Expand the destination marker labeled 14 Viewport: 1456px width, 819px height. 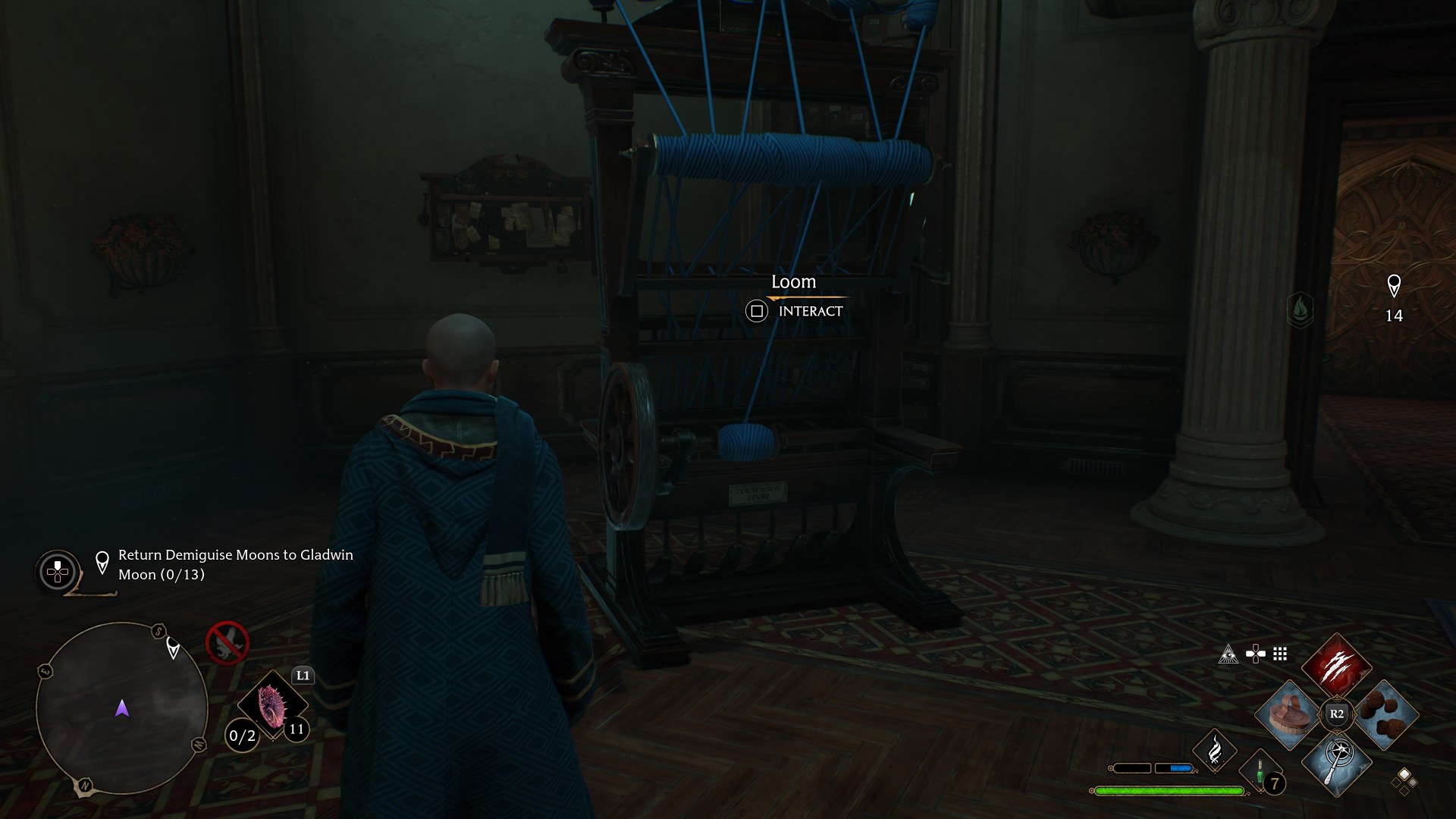(x=1395, y=296)
